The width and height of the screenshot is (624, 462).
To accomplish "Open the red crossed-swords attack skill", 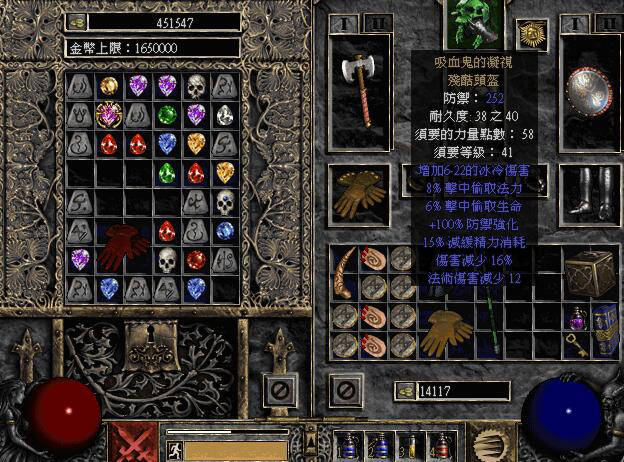I will click(x=133, y=441).
